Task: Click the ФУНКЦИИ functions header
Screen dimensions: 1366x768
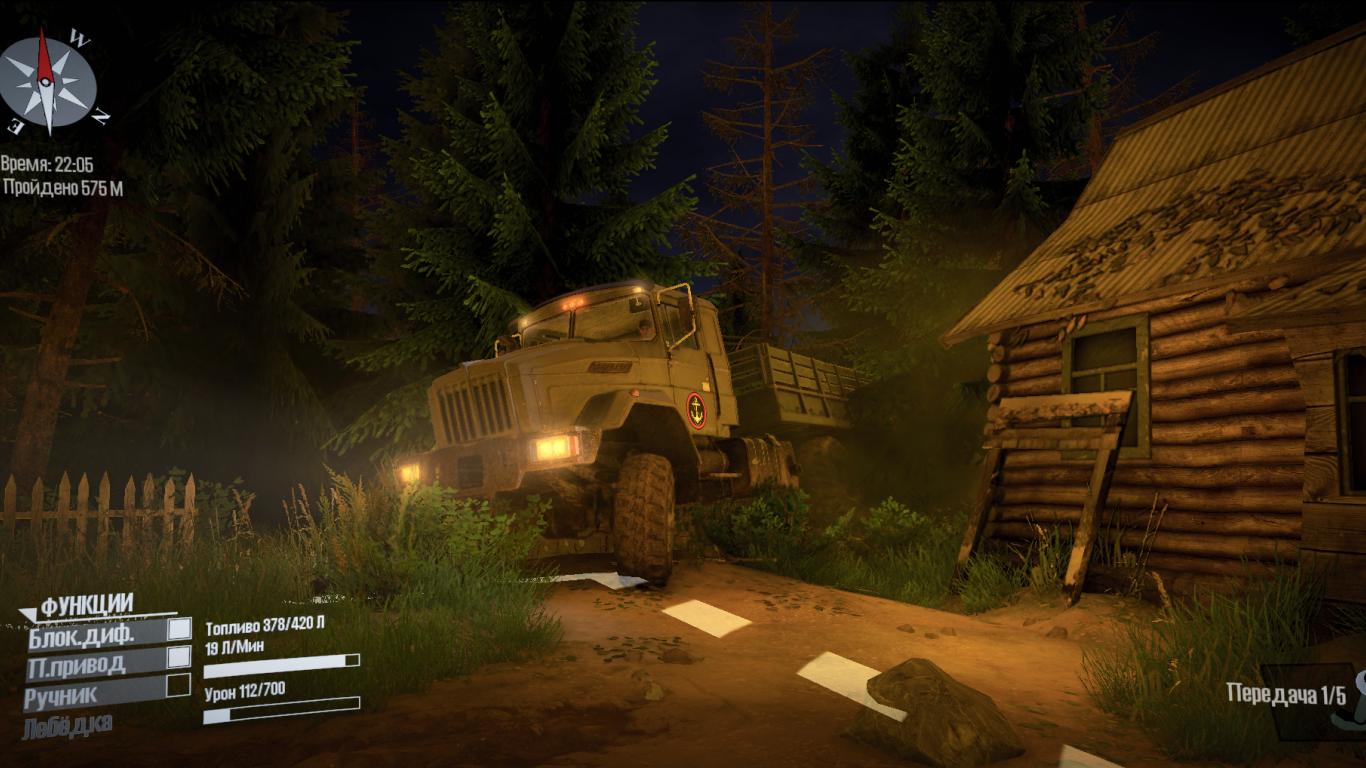Action: click(x=86, y=604)
